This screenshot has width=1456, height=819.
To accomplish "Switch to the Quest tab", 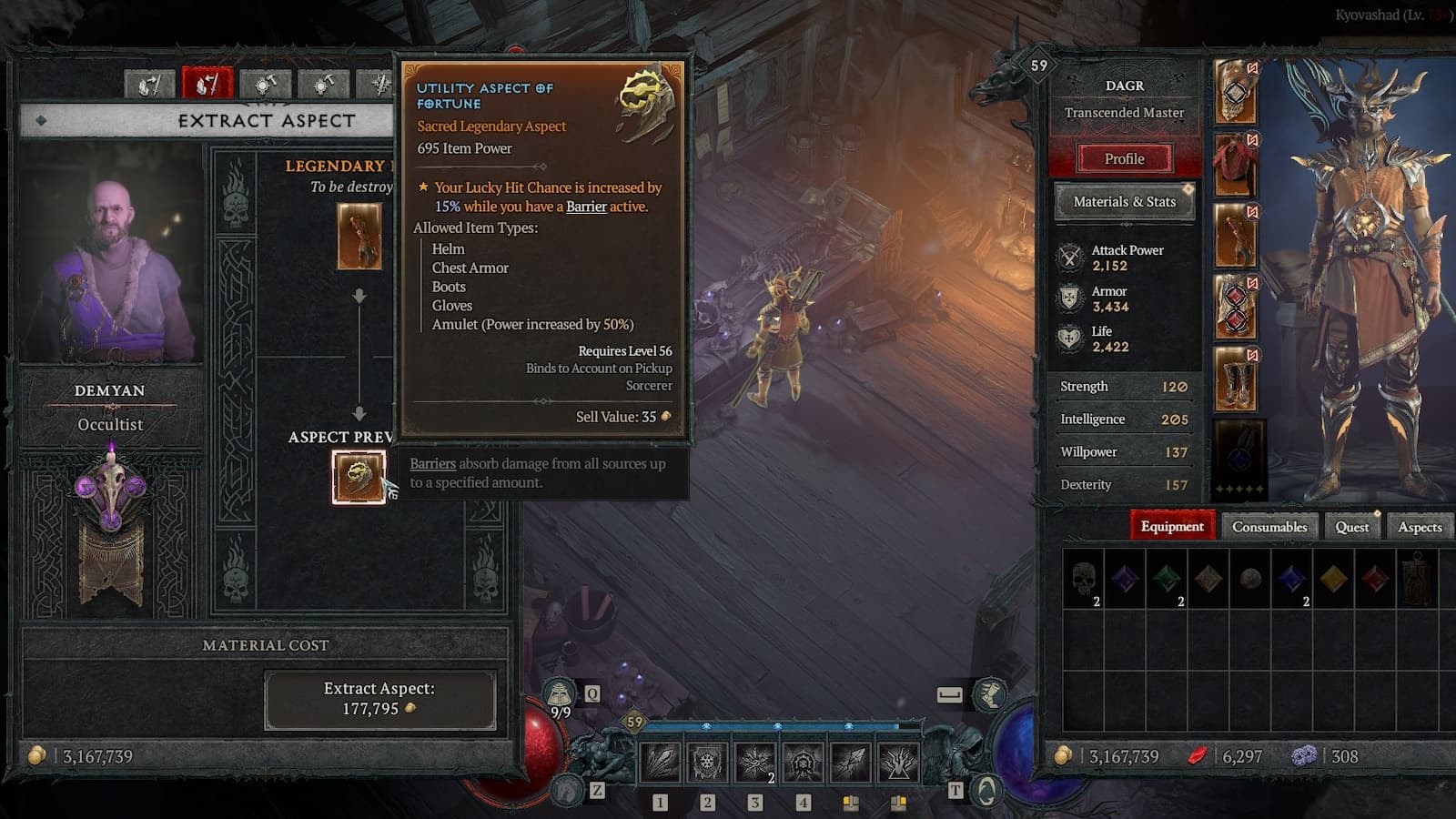I will 1351,527.
